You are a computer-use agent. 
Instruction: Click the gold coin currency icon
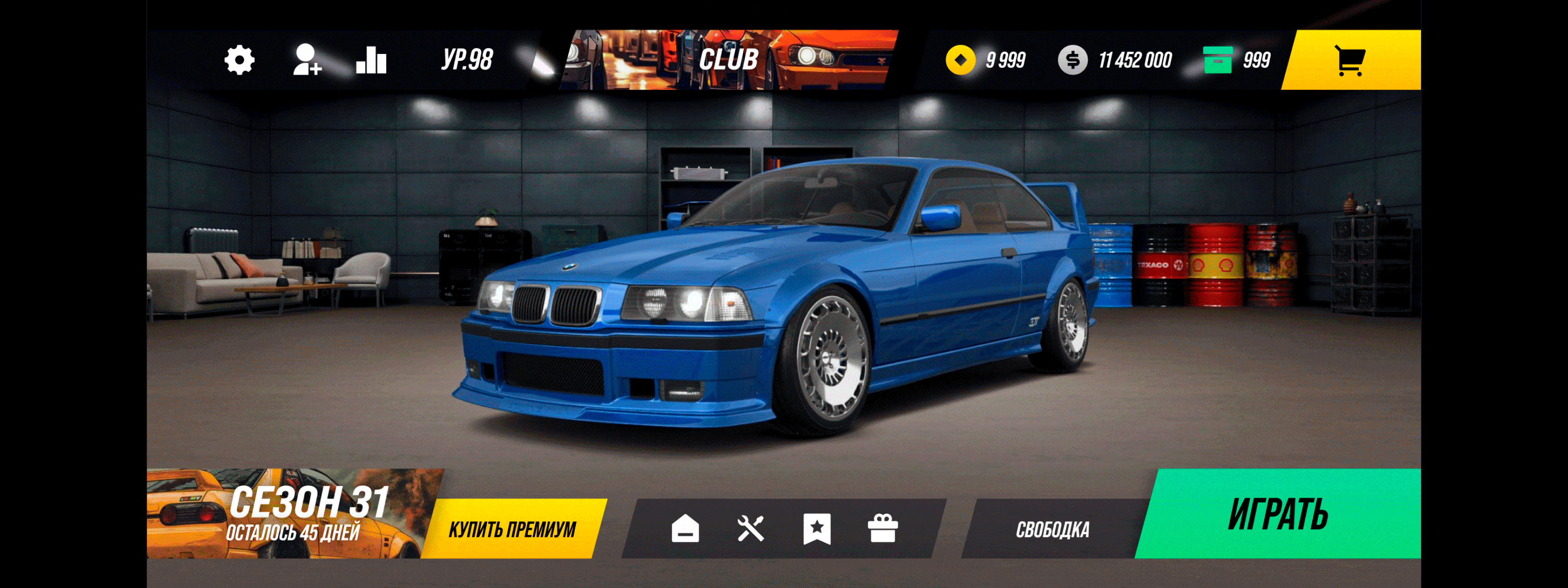(x=960, y=60)
